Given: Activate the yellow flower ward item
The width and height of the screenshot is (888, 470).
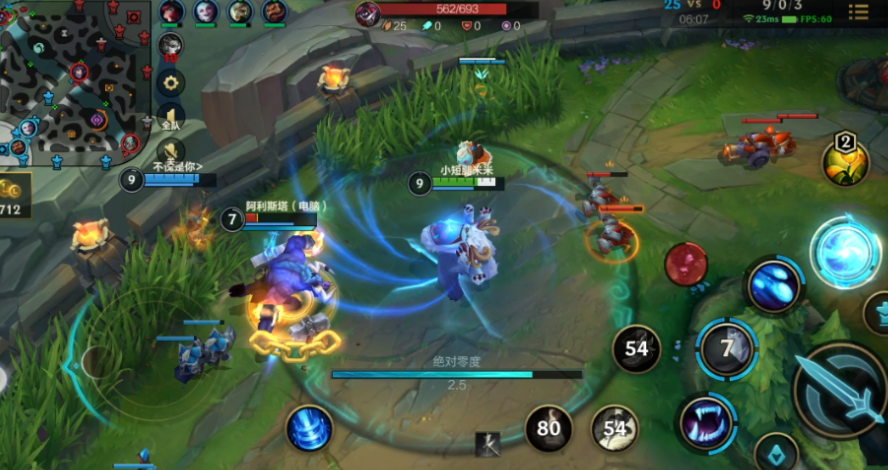Looking at the screenshot, I should [x=845, y=163].
